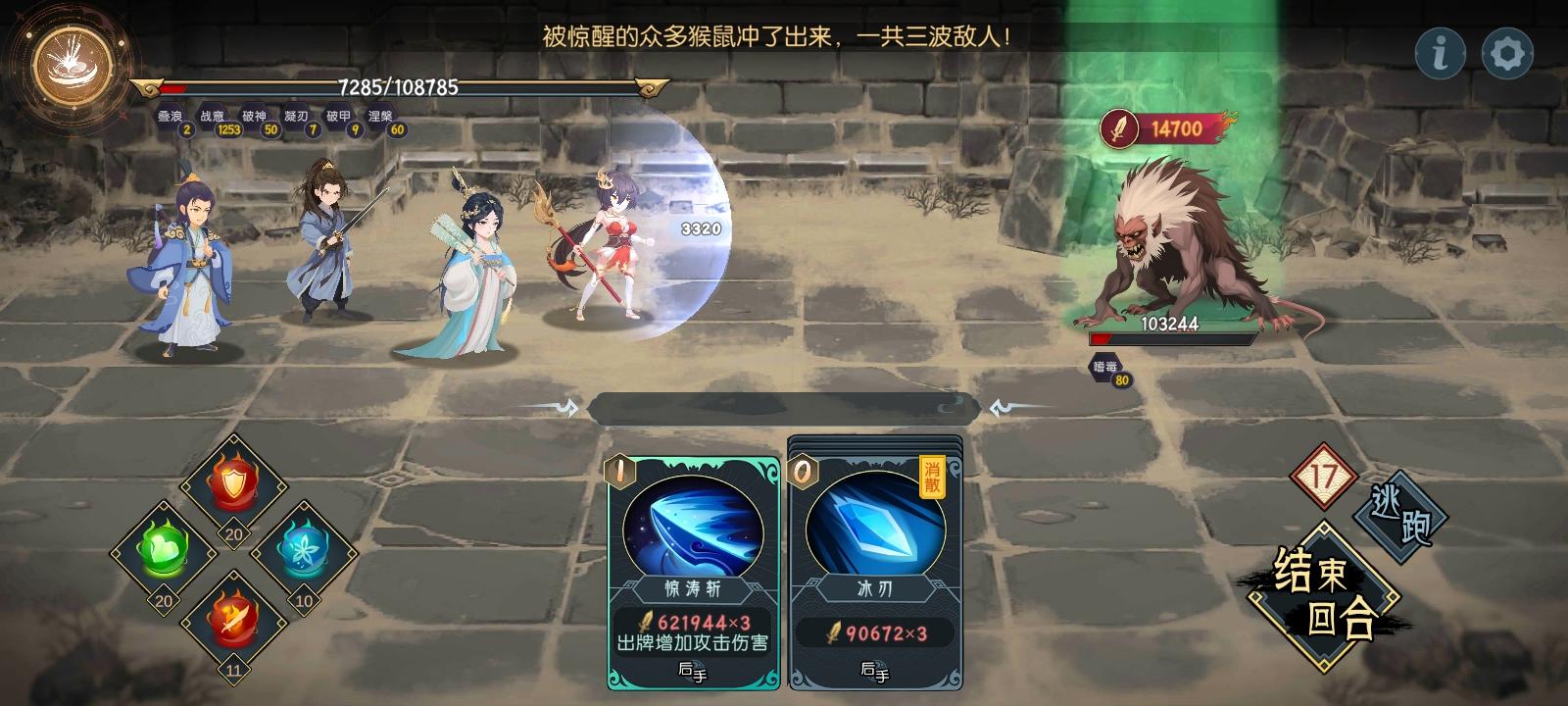The image size is (1568, 706).
Task: Click the enemy health bar showing 103244
Action: [1172, 340]
